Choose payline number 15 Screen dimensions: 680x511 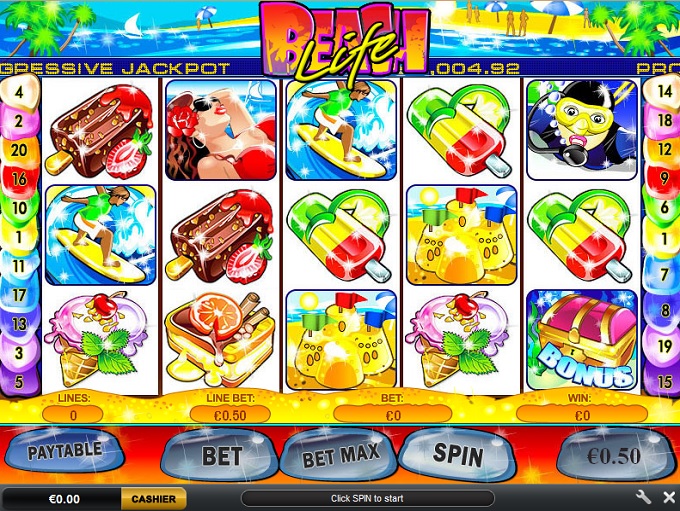tap(662, 382)
